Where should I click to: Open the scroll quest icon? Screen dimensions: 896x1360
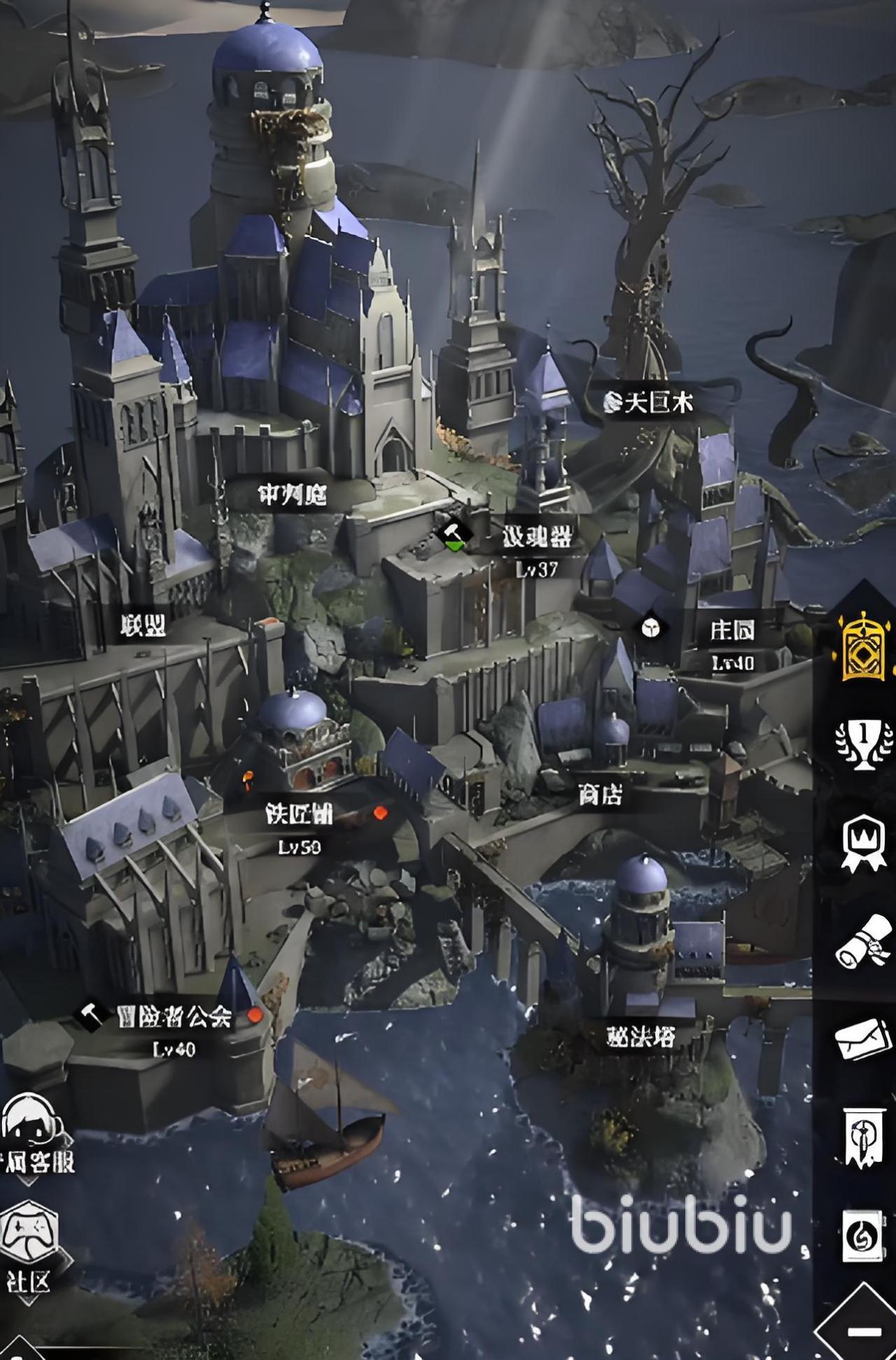(864, 942)
